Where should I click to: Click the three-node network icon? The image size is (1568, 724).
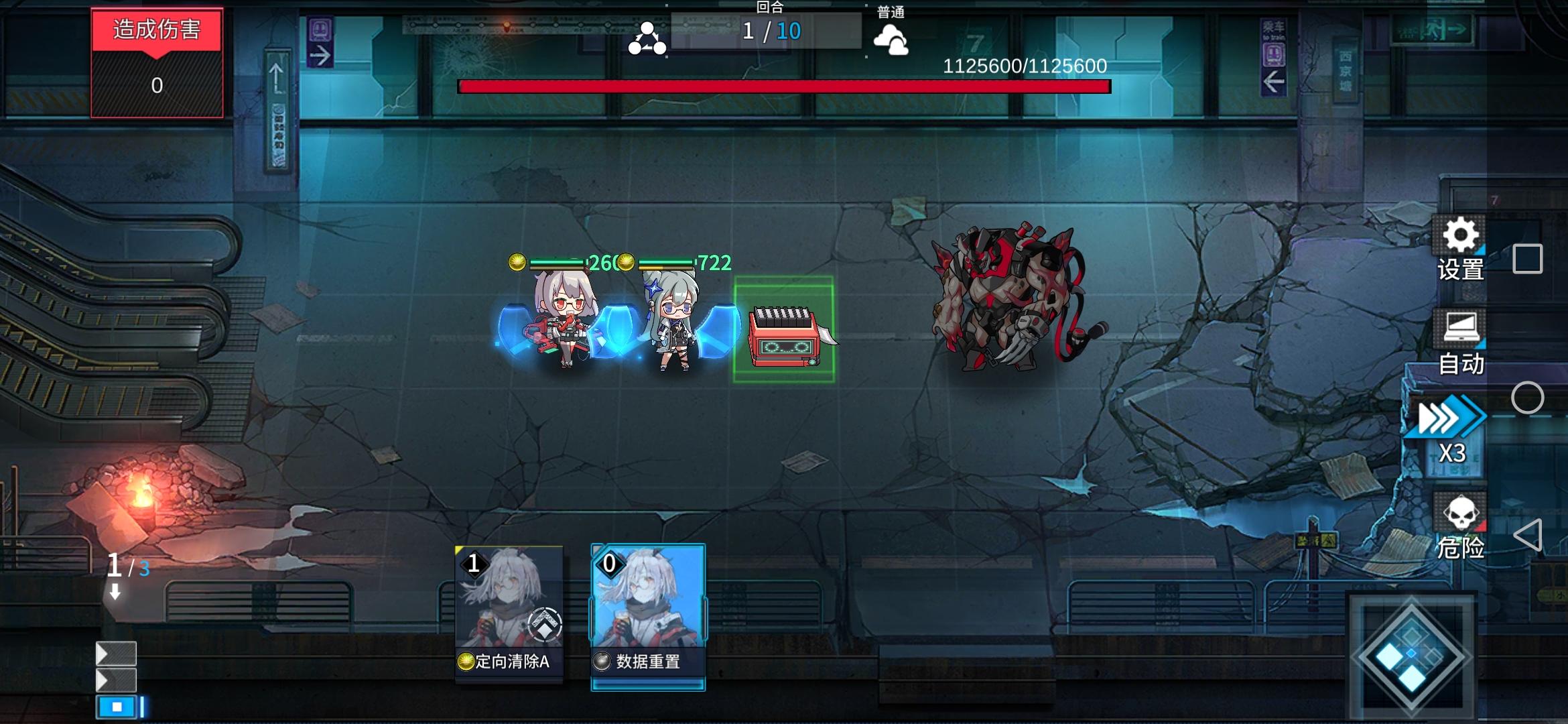pyautogui.click(x=647, y=38)
